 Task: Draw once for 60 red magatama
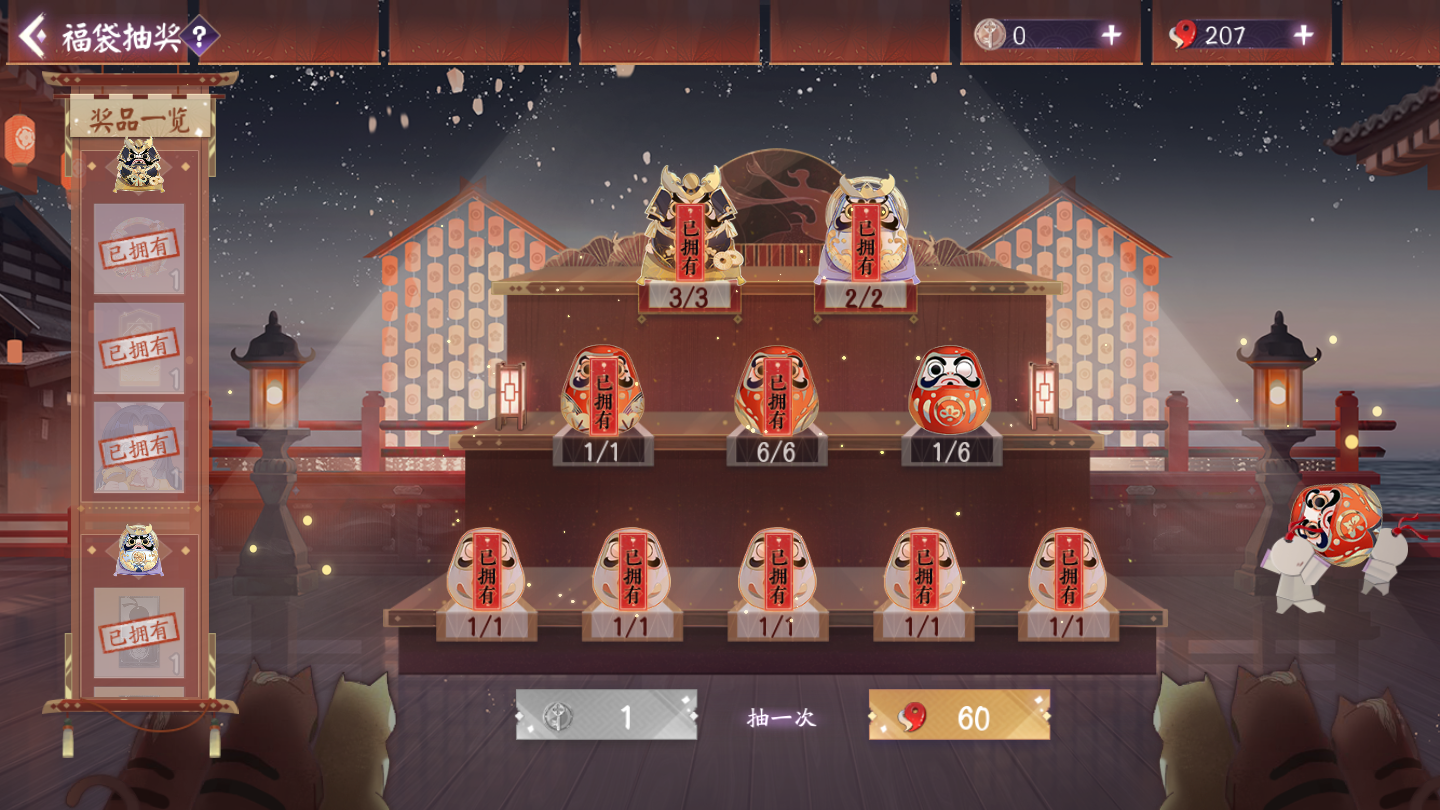coord(959,716)
